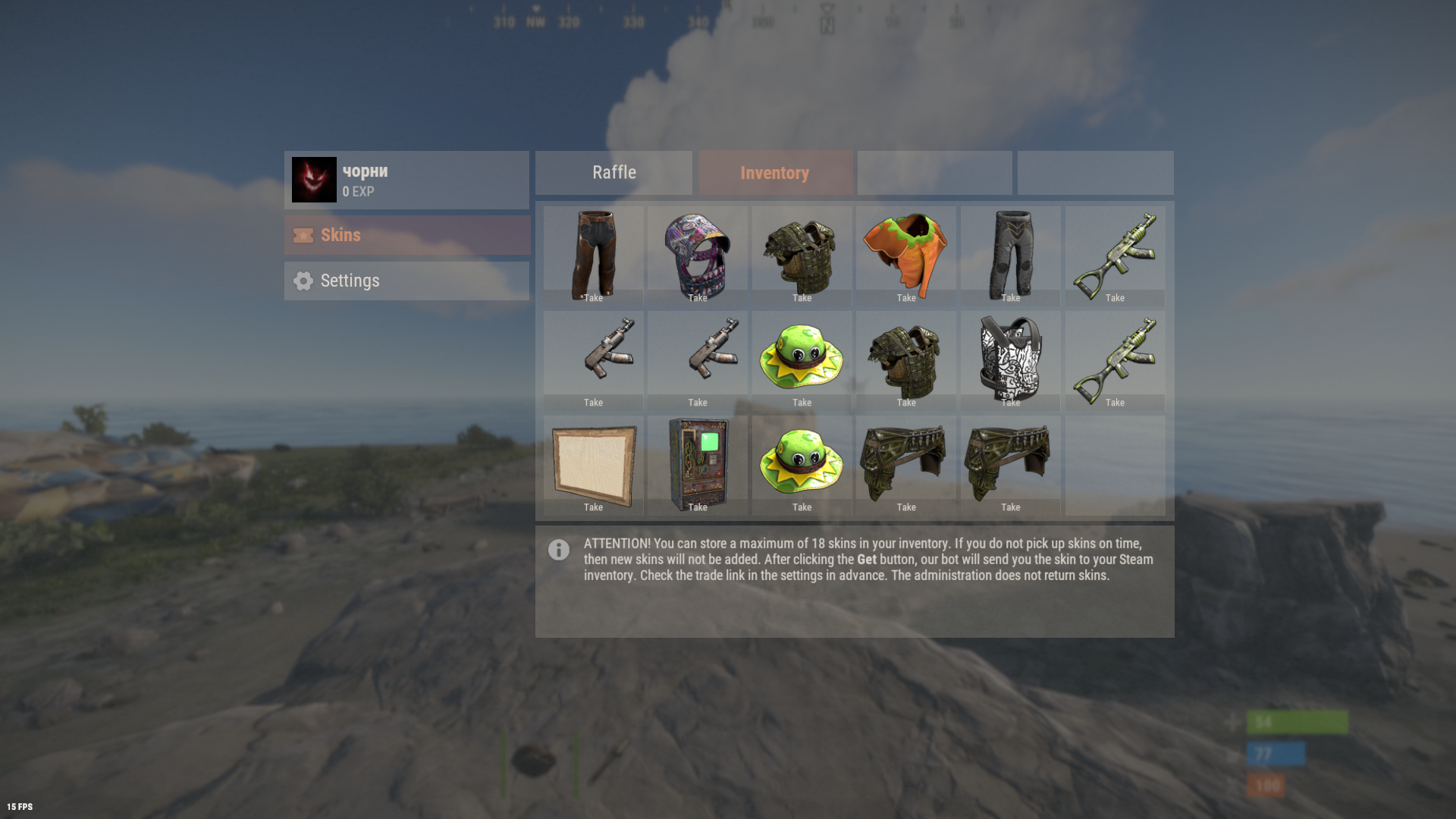Screen dimensions: 1456x819
Task: Open the Settings menu entry
Action: tap(406, 281)
